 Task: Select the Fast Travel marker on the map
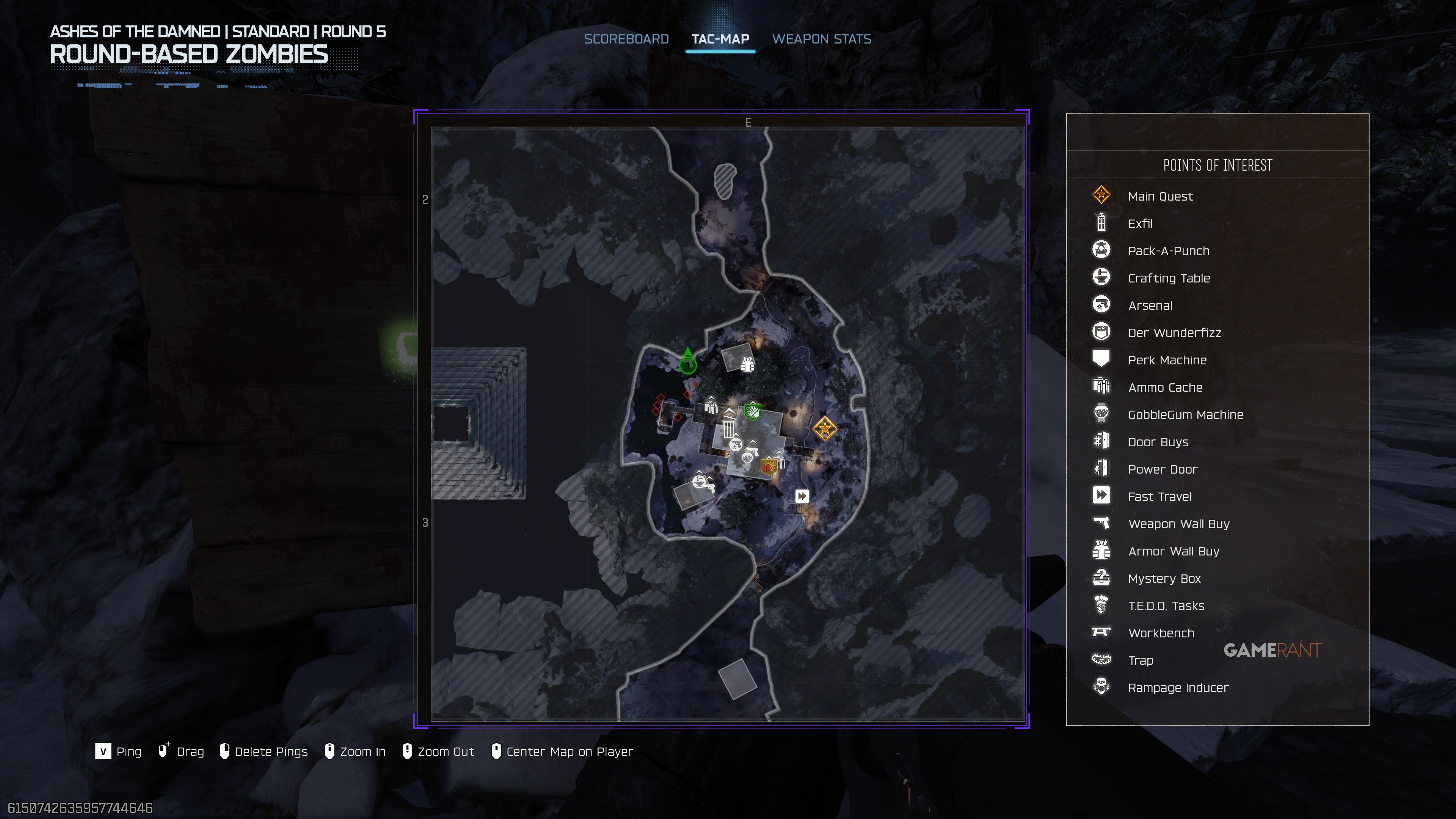[x=802, y=496]
